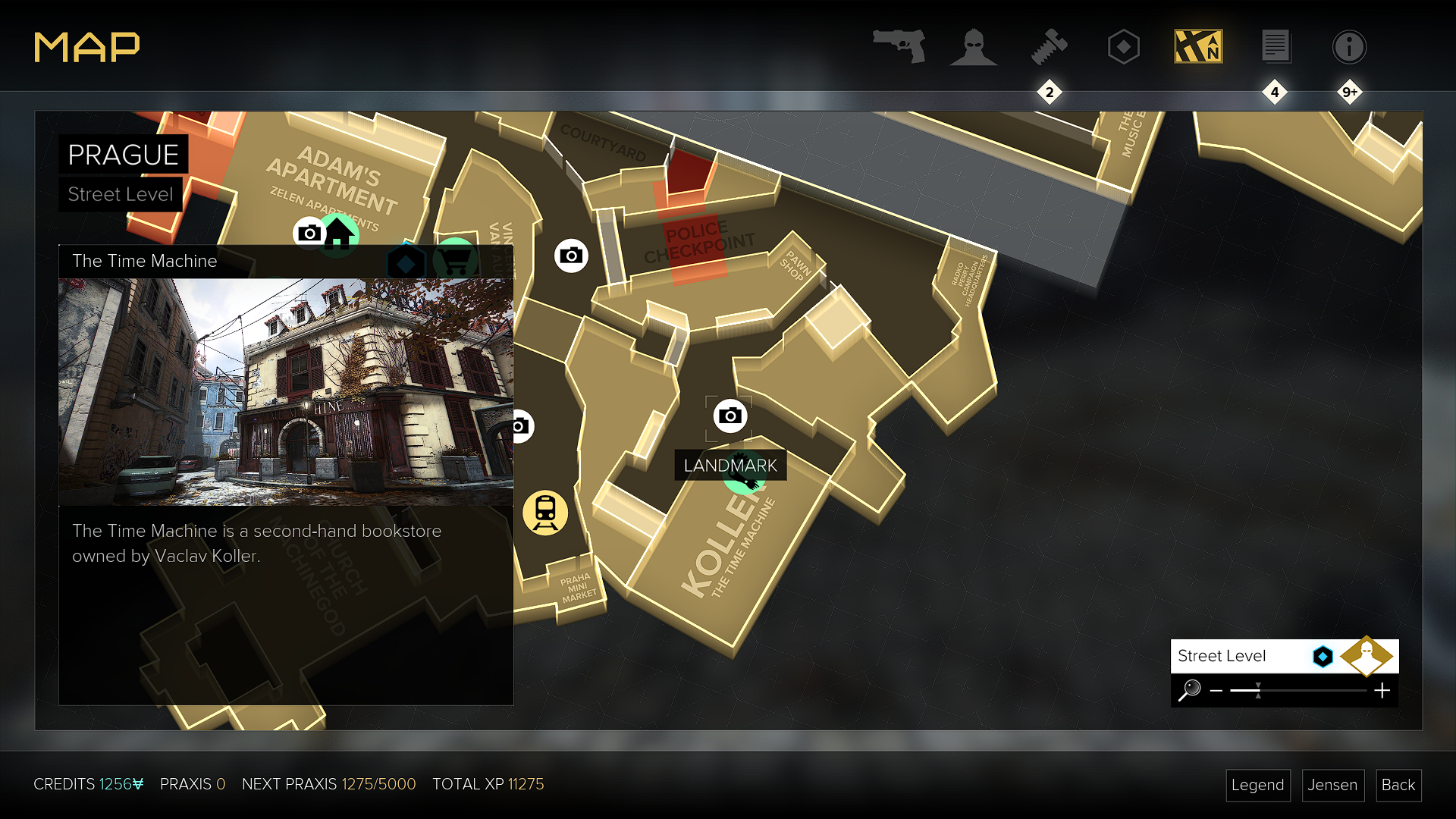This screenshot has width=1456, height=819.
Task: Center map on Jensen
Action: click(1332, 785)
